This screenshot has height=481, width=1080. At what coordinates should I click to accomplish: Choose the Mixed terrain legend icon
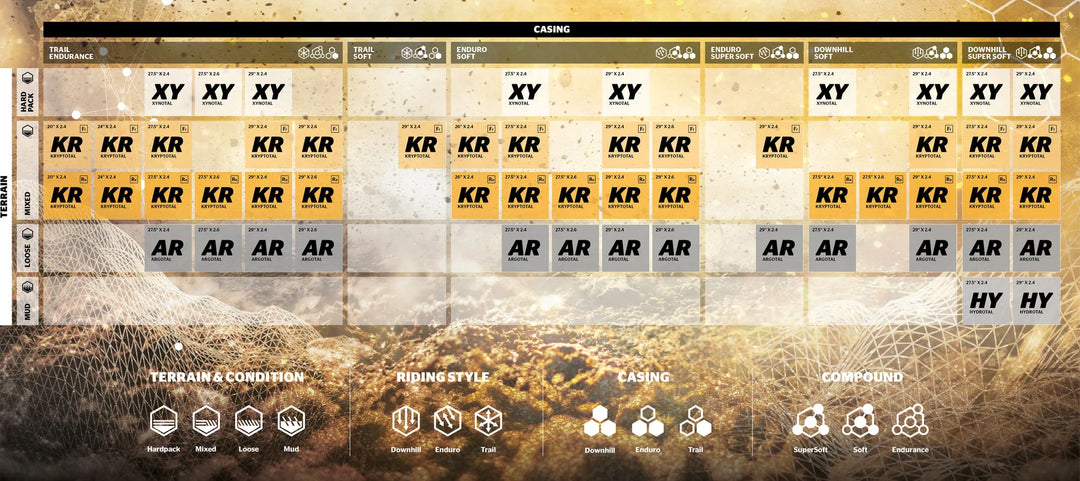click(x=206, y=420)
